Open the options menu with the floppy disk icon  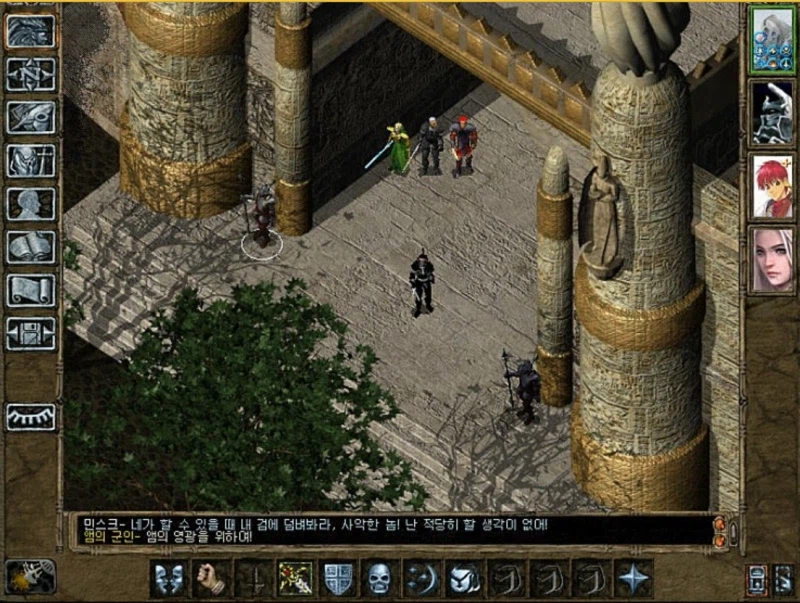[x=31, y=333]
